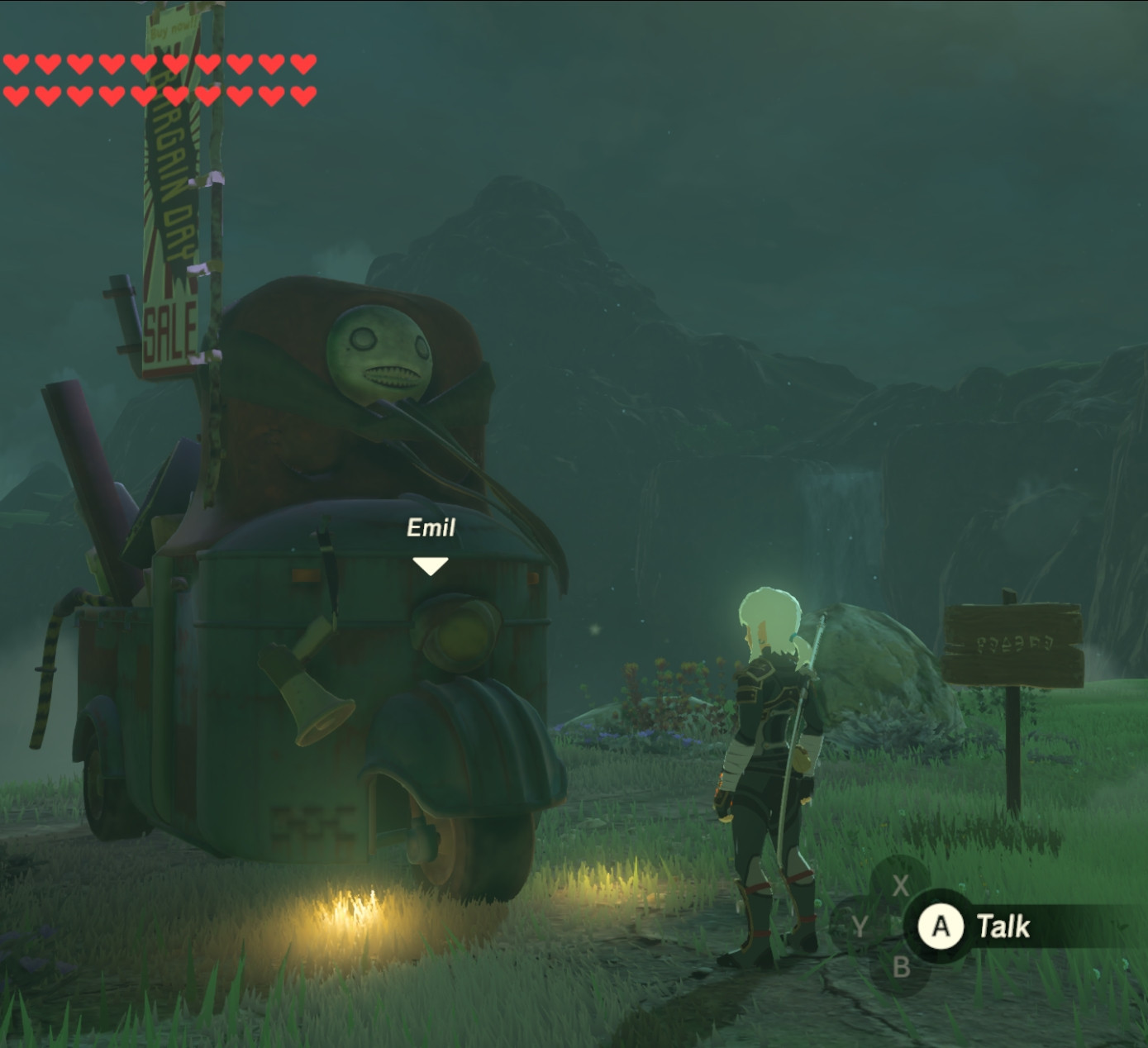Read the wooden signpost with Hylian text

pos(1018,645)
